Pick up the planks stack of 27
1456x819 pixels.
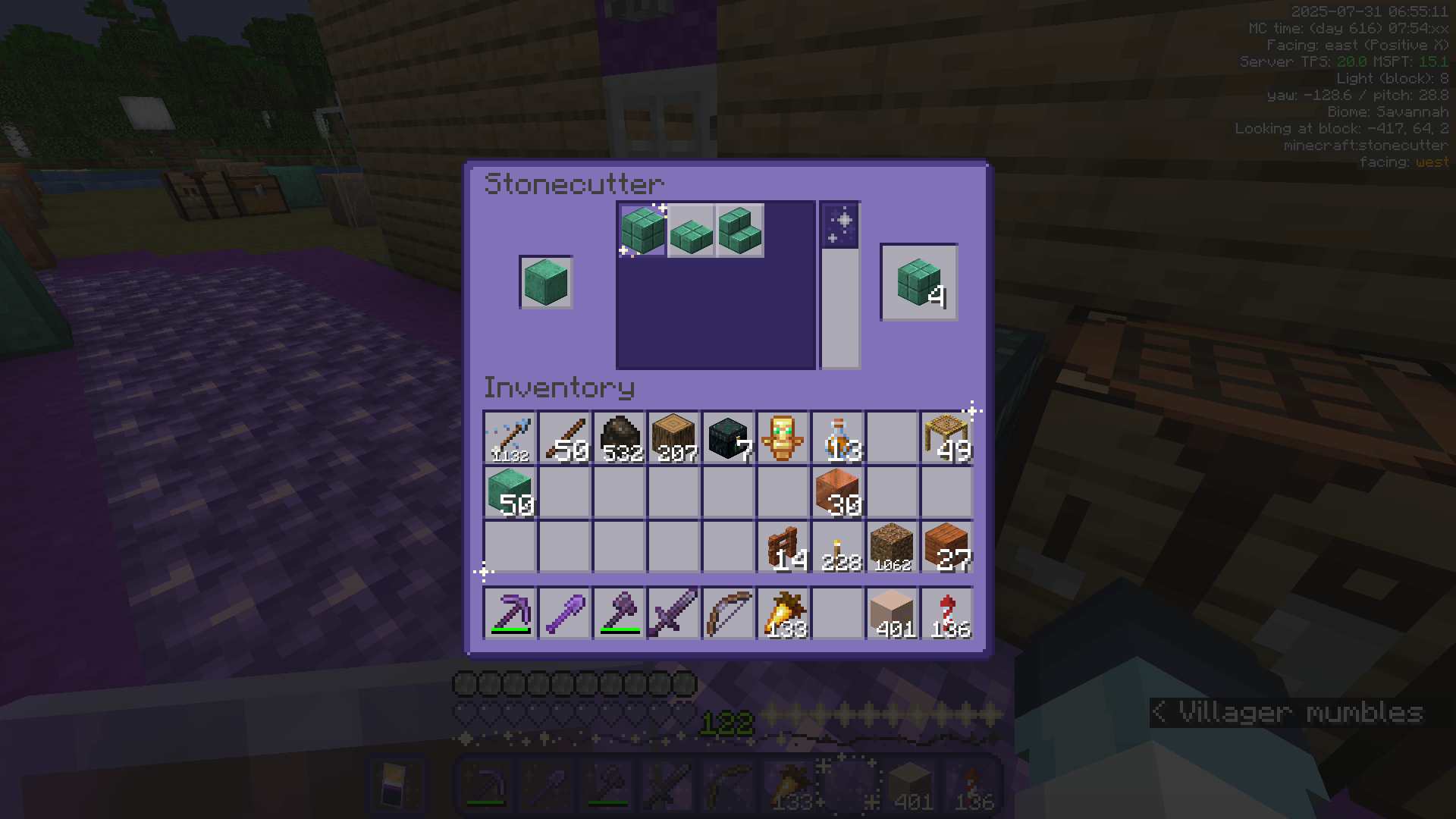click(x=947, y=548)
